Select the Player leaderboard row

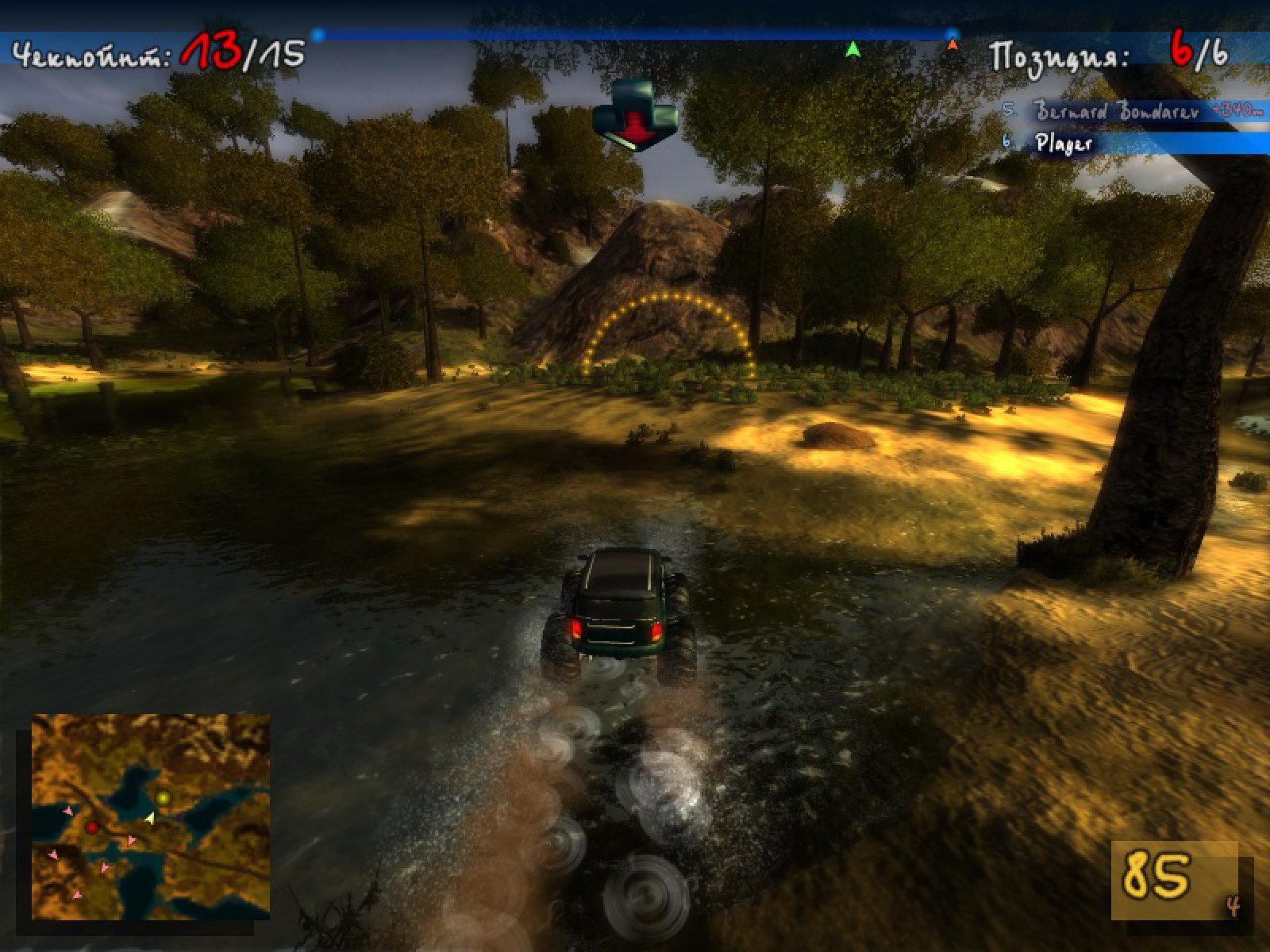(x=1135, y=144)
